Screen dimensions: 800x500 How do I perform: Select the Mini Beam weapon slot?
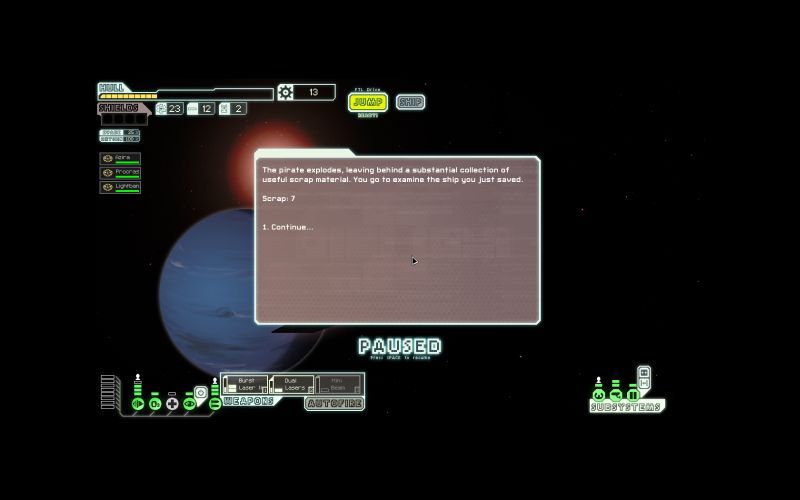[338, 384]
